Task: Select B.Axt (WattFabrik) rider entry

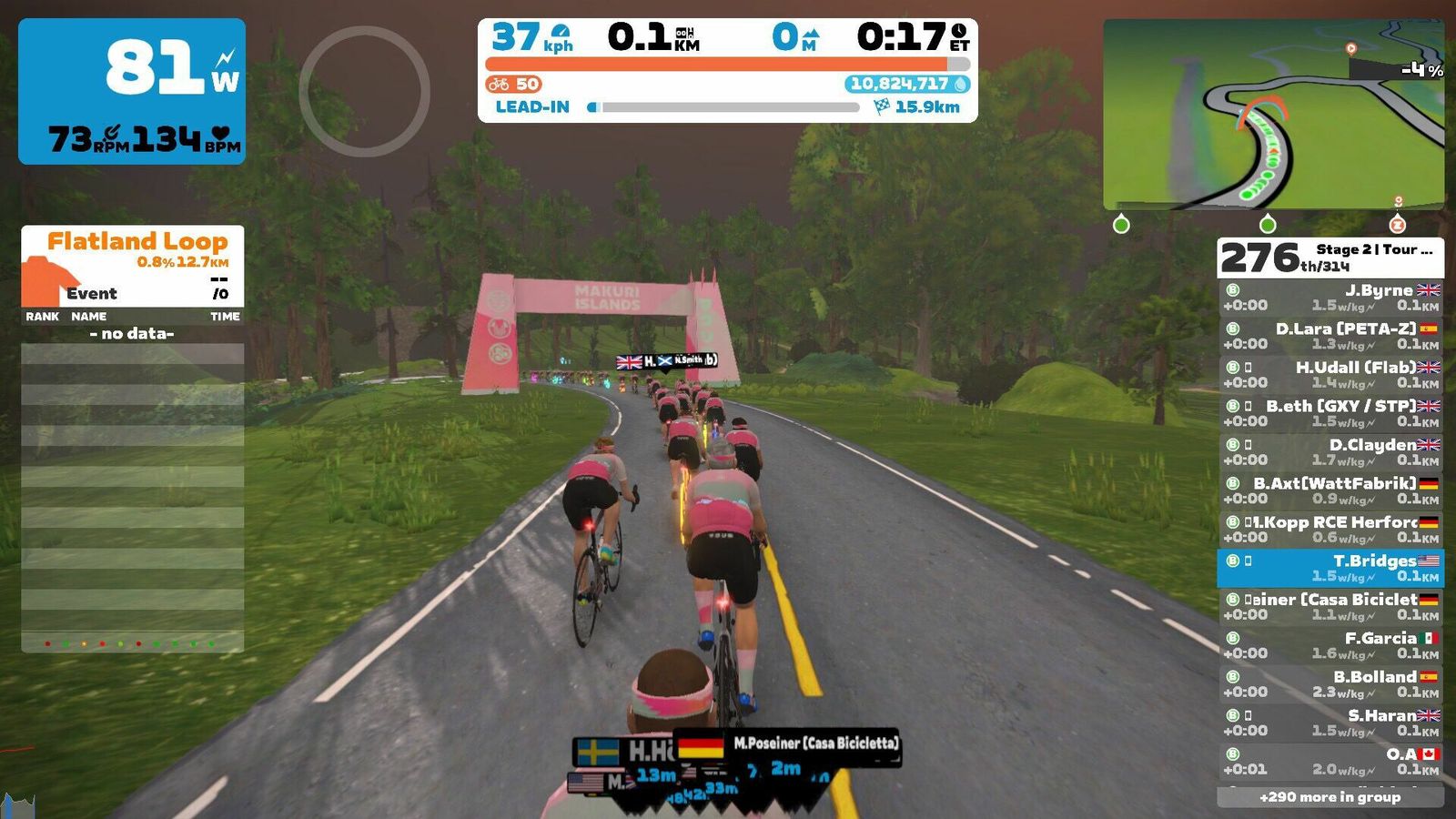Action: (x=1330, y=490)
